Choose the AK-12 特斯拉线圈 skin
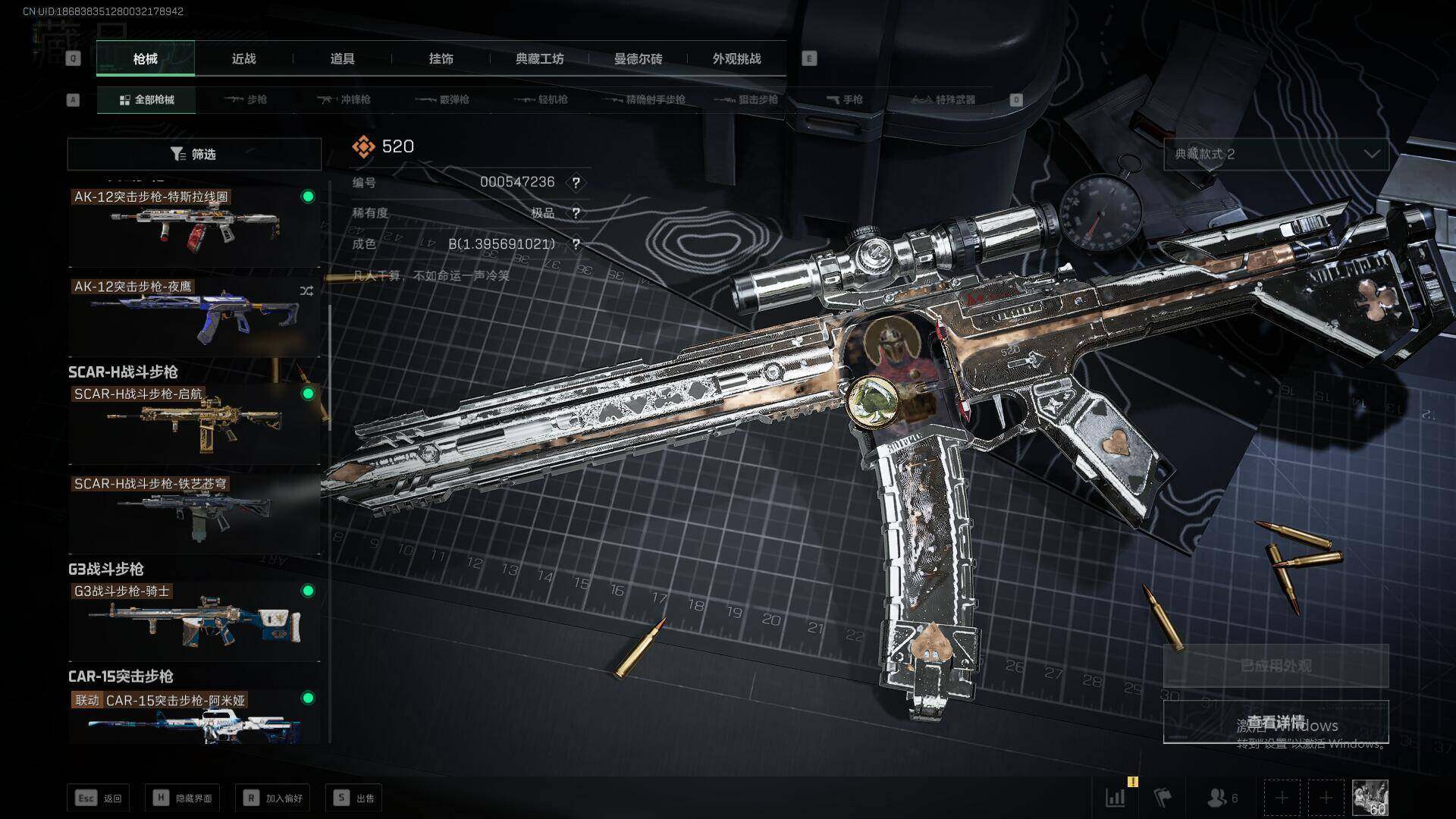The width and height of the screenshot is (1456, 819). 194,225
